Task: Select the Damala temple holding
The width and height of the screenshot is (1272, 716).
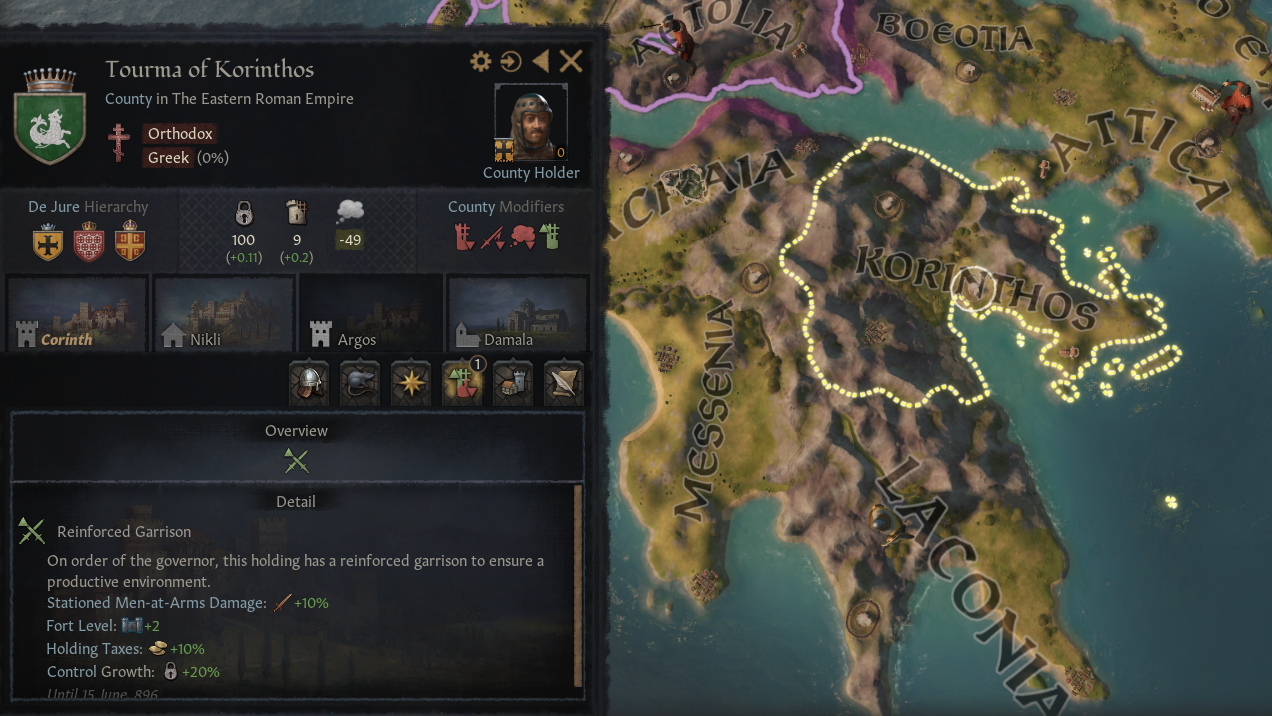Action: coord(517,313)
